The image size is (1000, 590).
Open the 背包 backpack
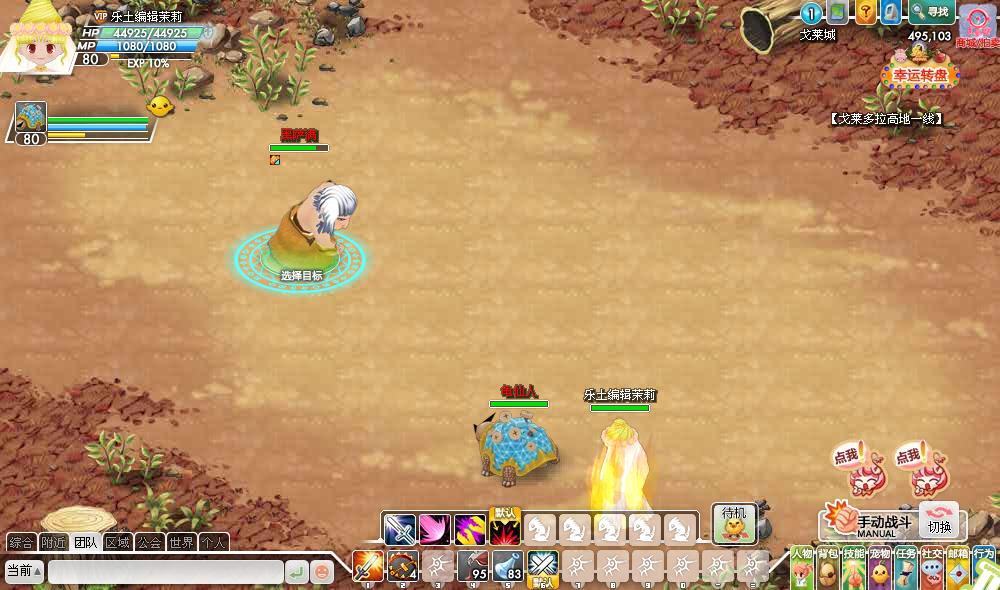[x=828, y=568]
